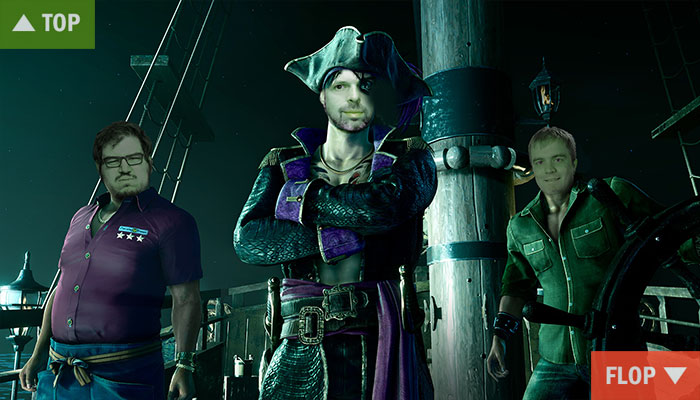Vote TOP with the green button
The width and height of the screenshot is (700, 400).
pyautogui.click(x=47, y=23)
